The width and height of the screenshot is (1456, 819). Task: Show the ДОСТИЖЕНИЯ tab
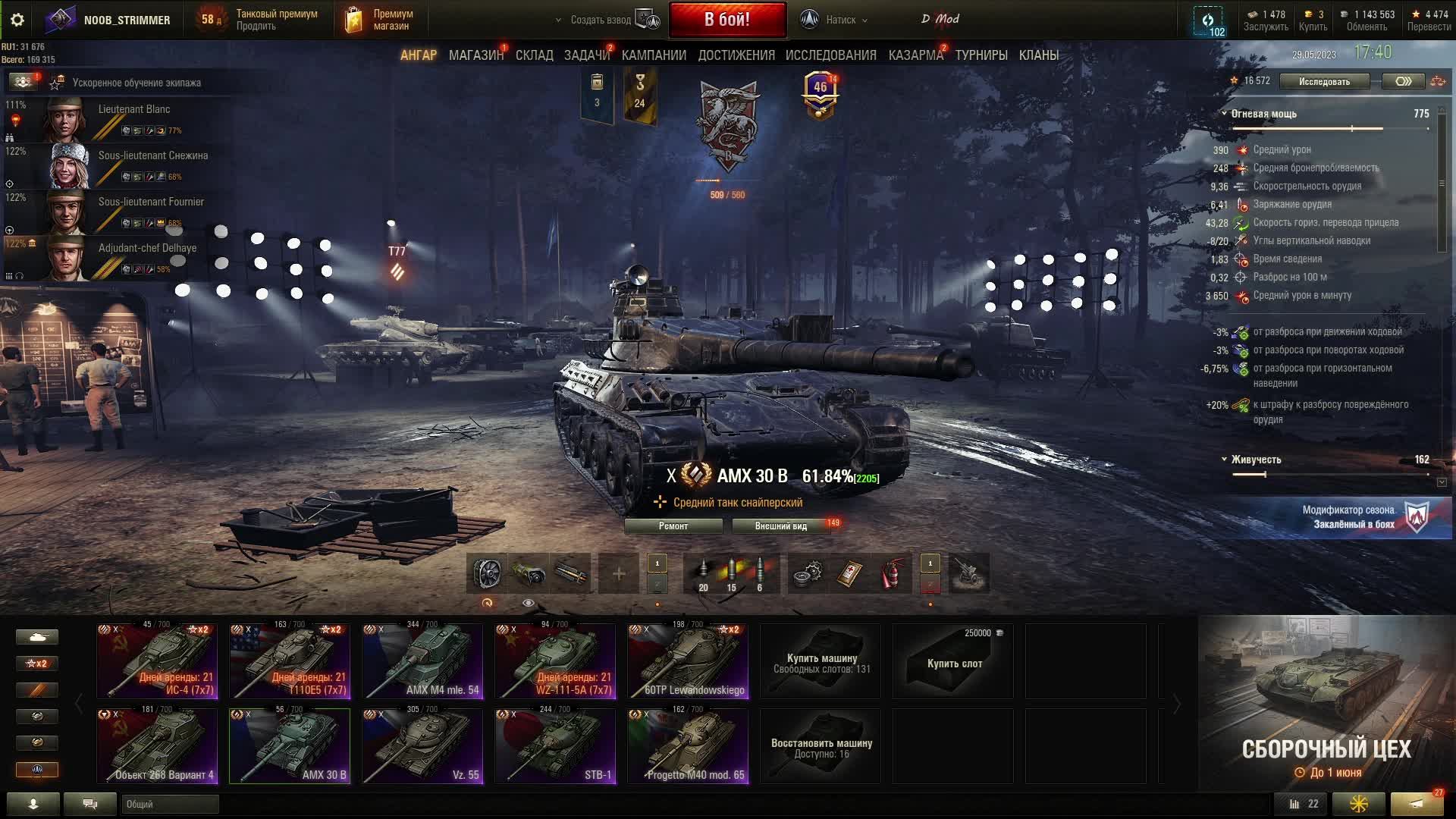coord(736,55)
